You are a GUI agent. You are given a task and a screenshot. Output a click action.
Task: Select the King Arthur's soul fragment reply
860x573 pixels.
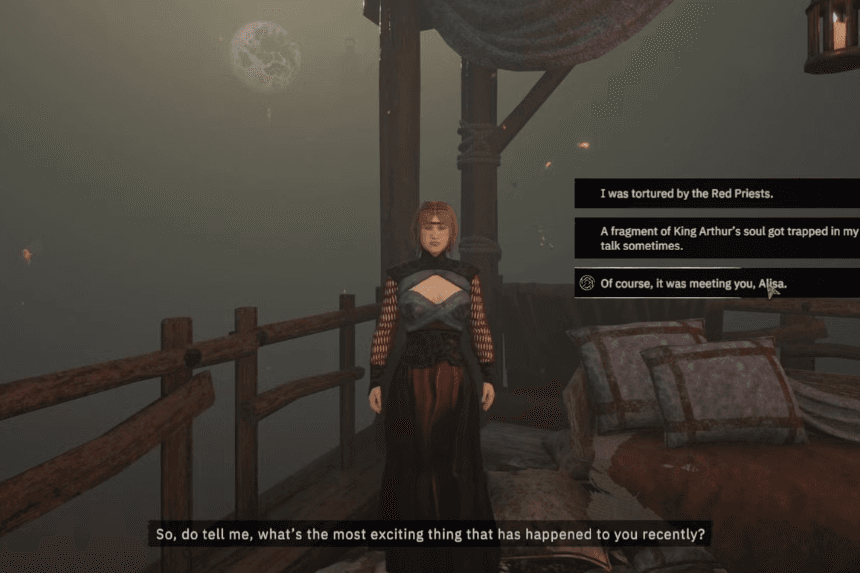click(715, 238)
